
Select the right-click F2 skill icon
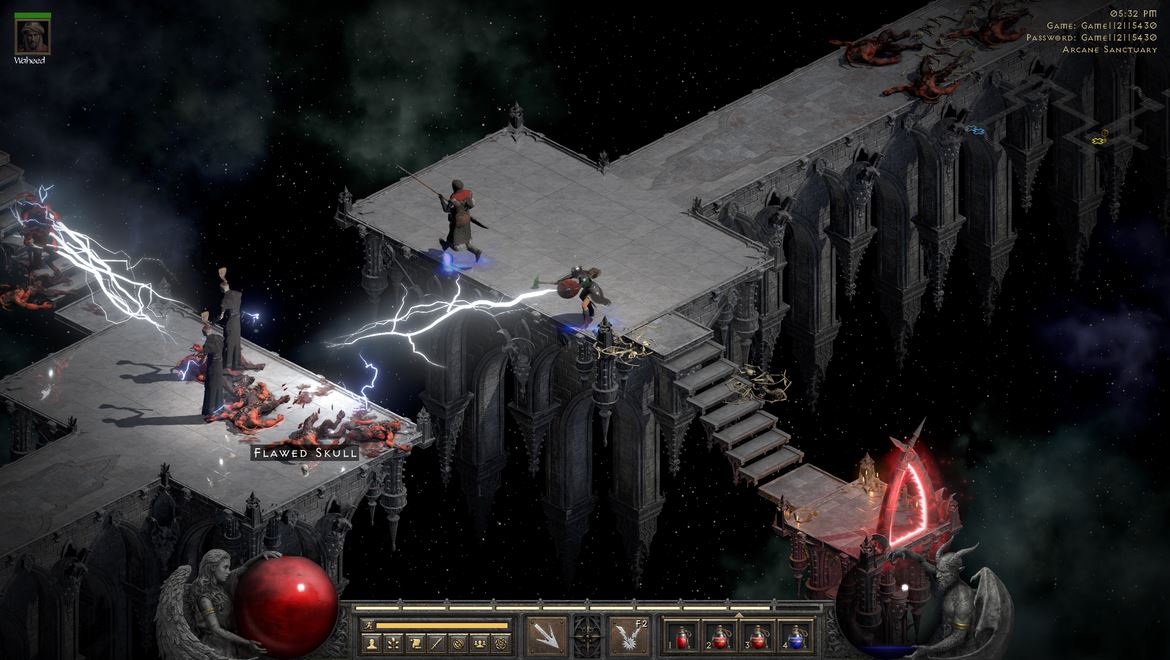[x=630, y=636]
